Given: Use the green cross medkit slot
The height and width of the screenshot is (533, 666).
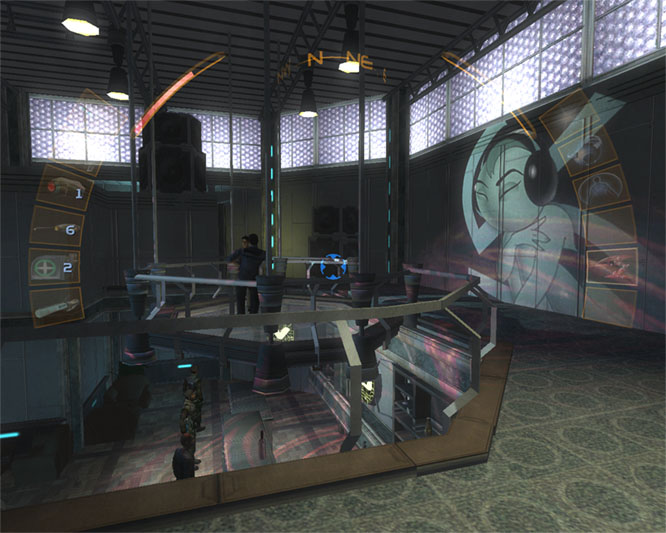Looking at the screenshot, I should click(50, 269).
